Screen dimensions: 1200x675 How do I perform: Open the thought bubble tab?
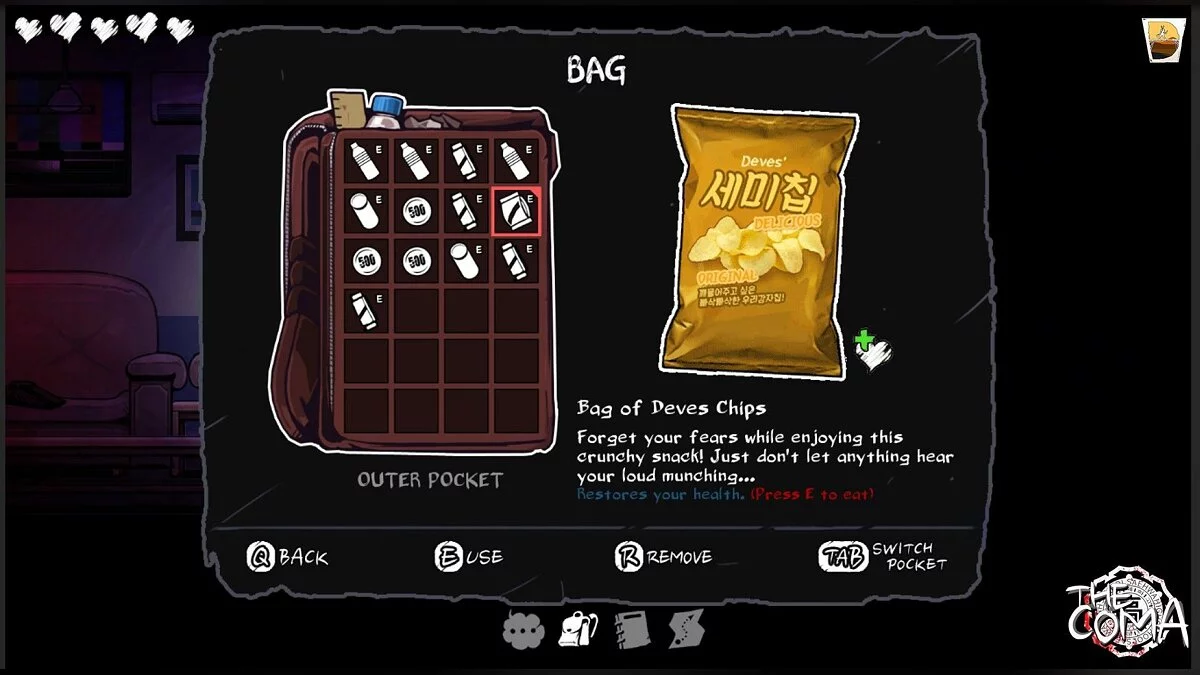click(522, 629)
